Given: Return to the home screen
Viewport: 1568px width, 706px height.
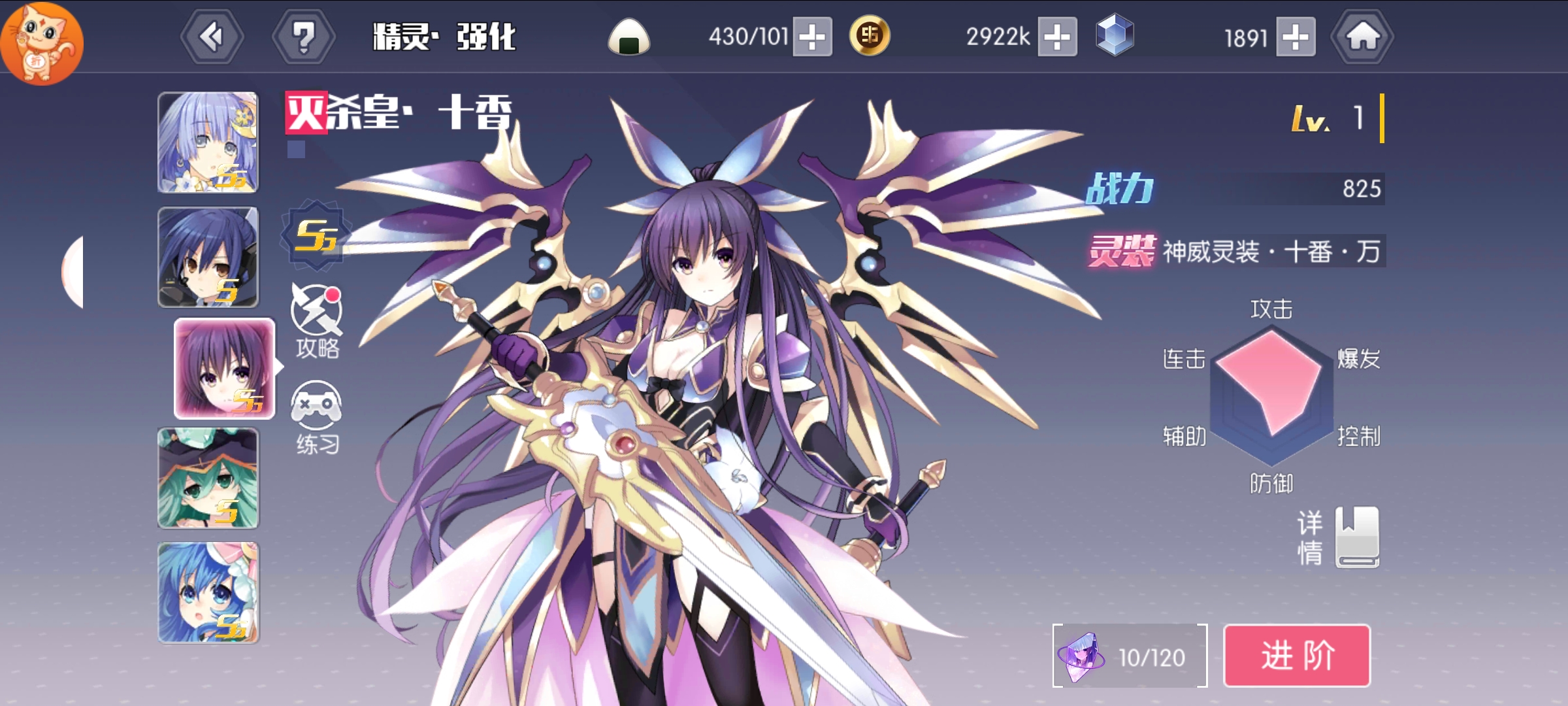Looking at the screenshot, I should pos(1362,37).
